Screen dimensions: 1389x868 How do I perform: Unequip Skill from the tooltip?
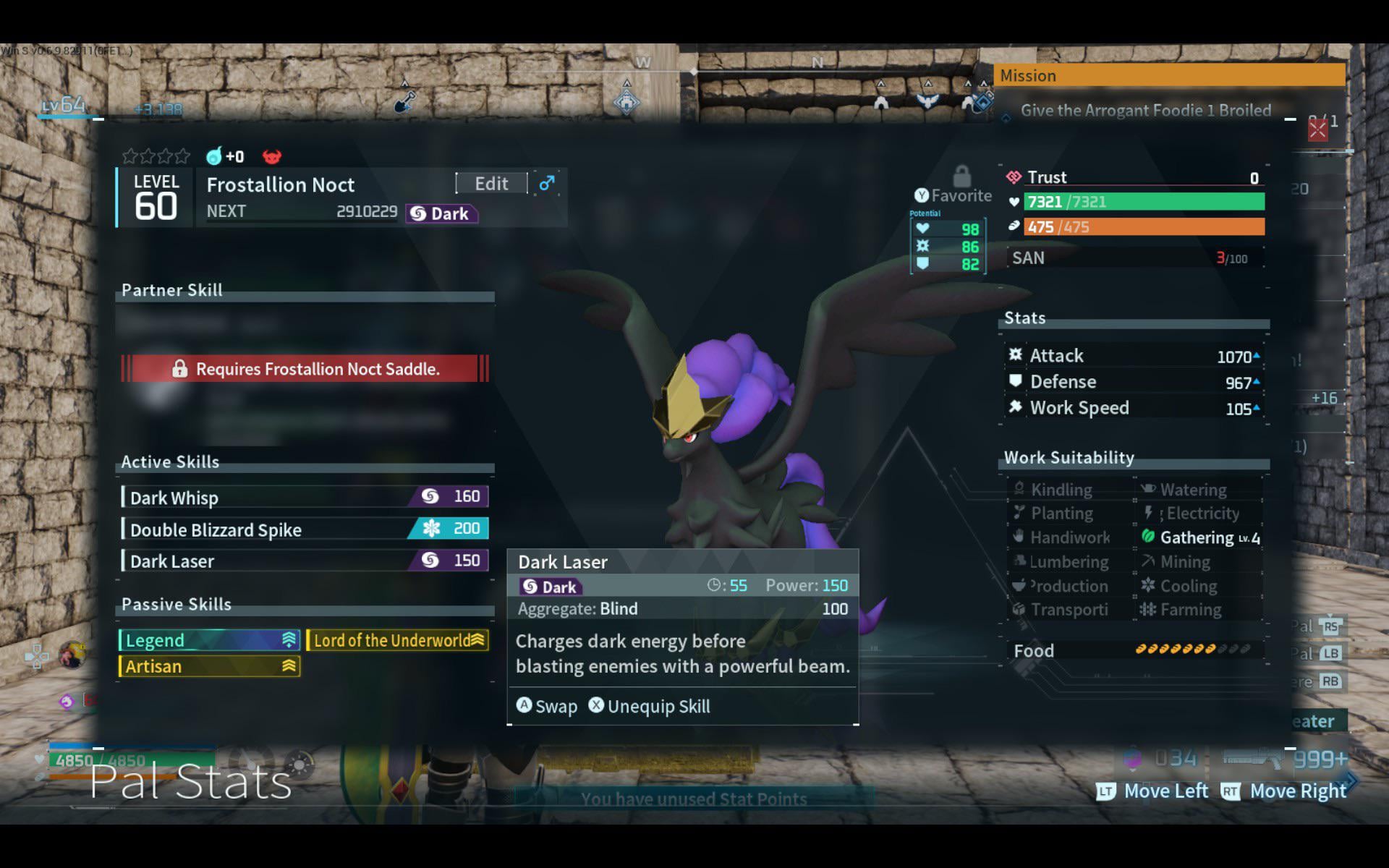point(650,706)
